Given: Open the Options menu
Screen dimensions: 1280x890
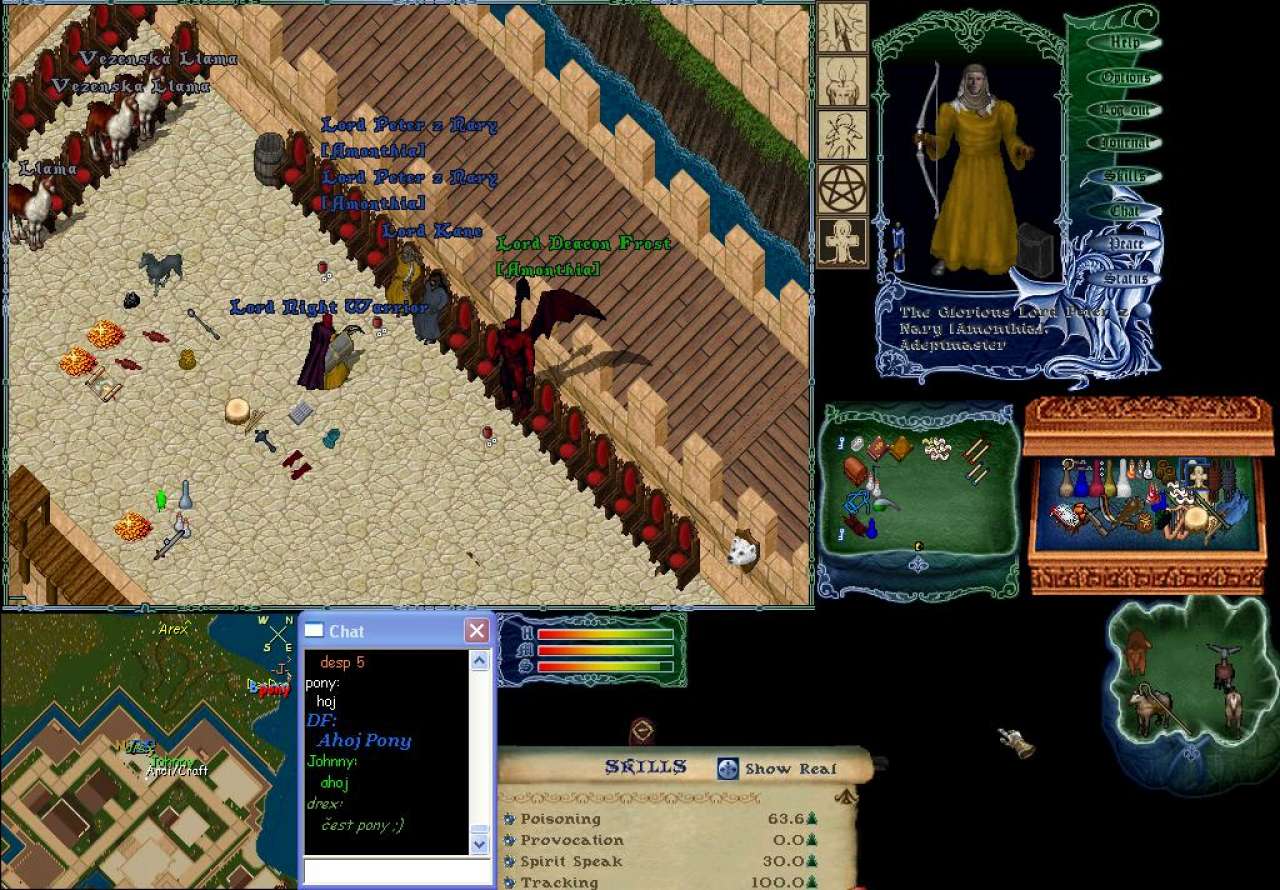Looking at the screenshot, I should (1125, 77).
